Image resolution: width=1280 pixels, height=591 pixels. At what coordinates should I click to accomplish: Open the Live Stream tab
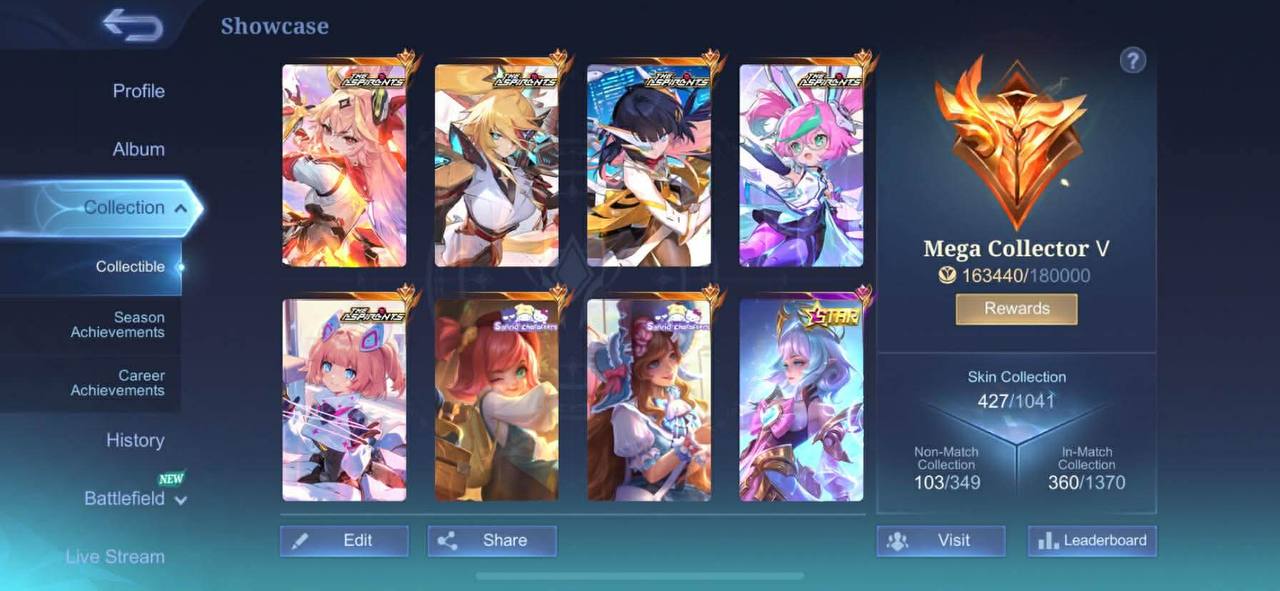(115, 556)
